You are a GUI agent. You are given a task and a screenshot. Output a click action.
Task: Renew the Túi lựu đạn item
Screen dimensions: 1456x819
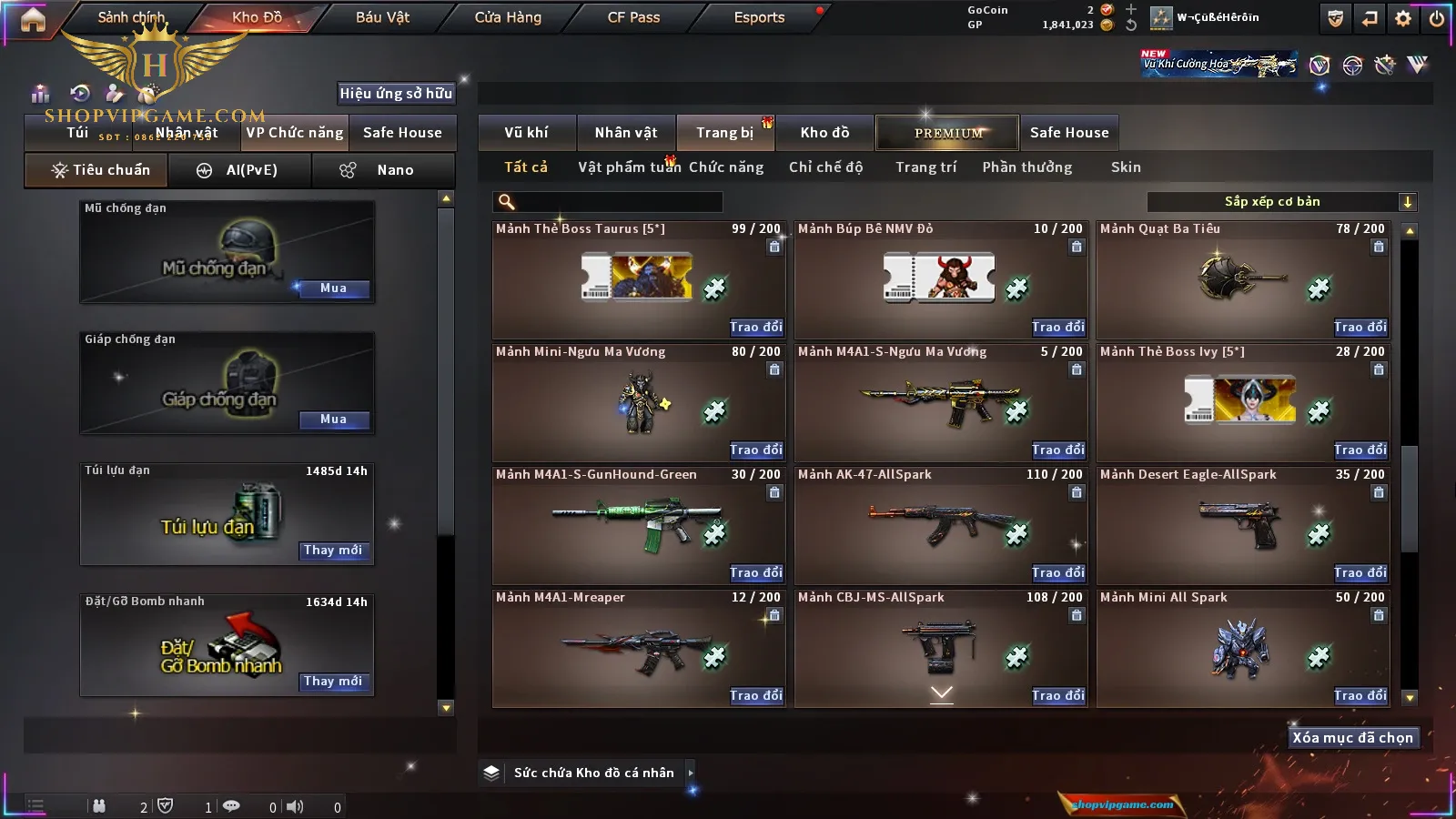tap(333, 551)
